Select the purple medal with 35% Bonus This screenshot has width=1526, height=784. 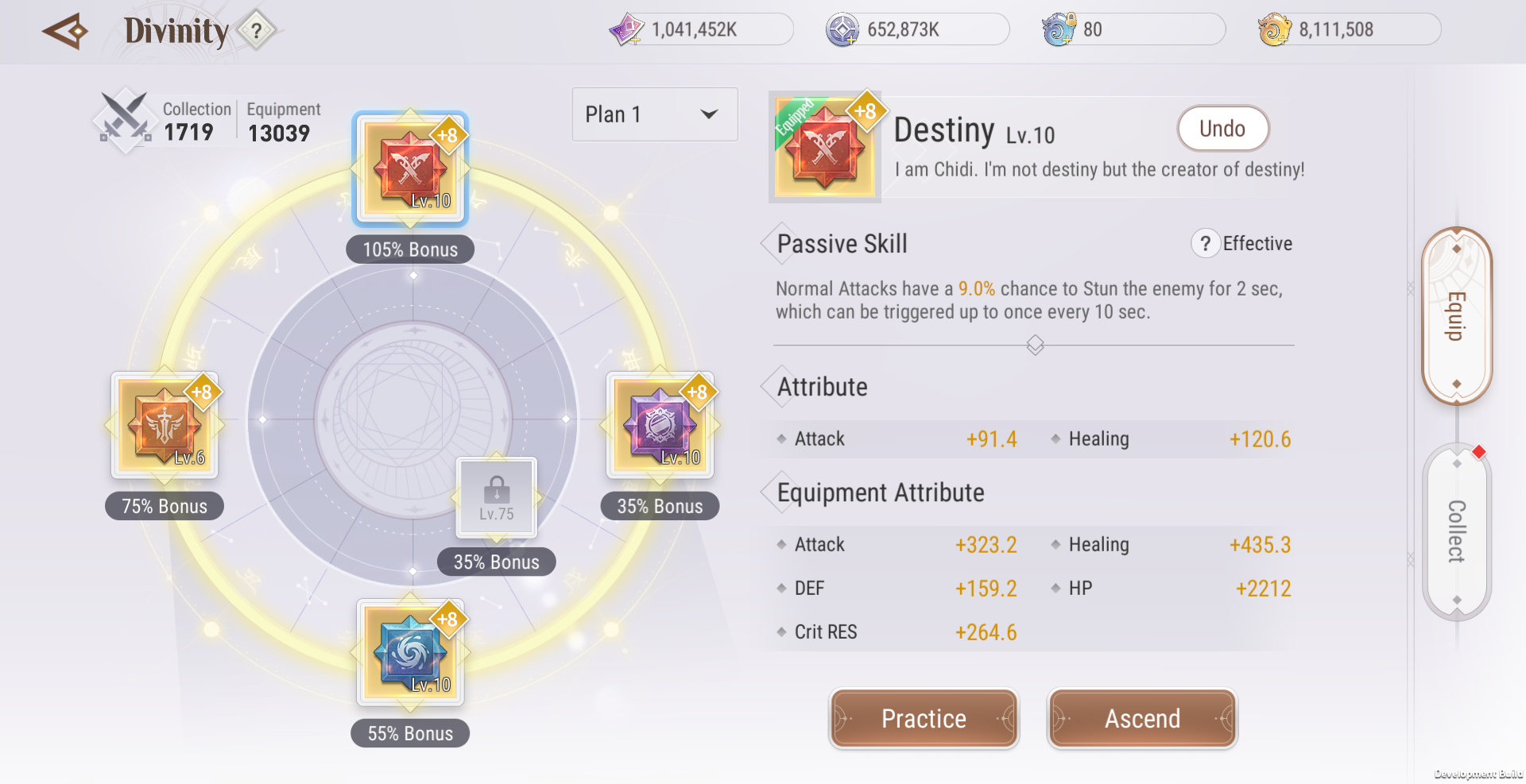pos(660,426)
